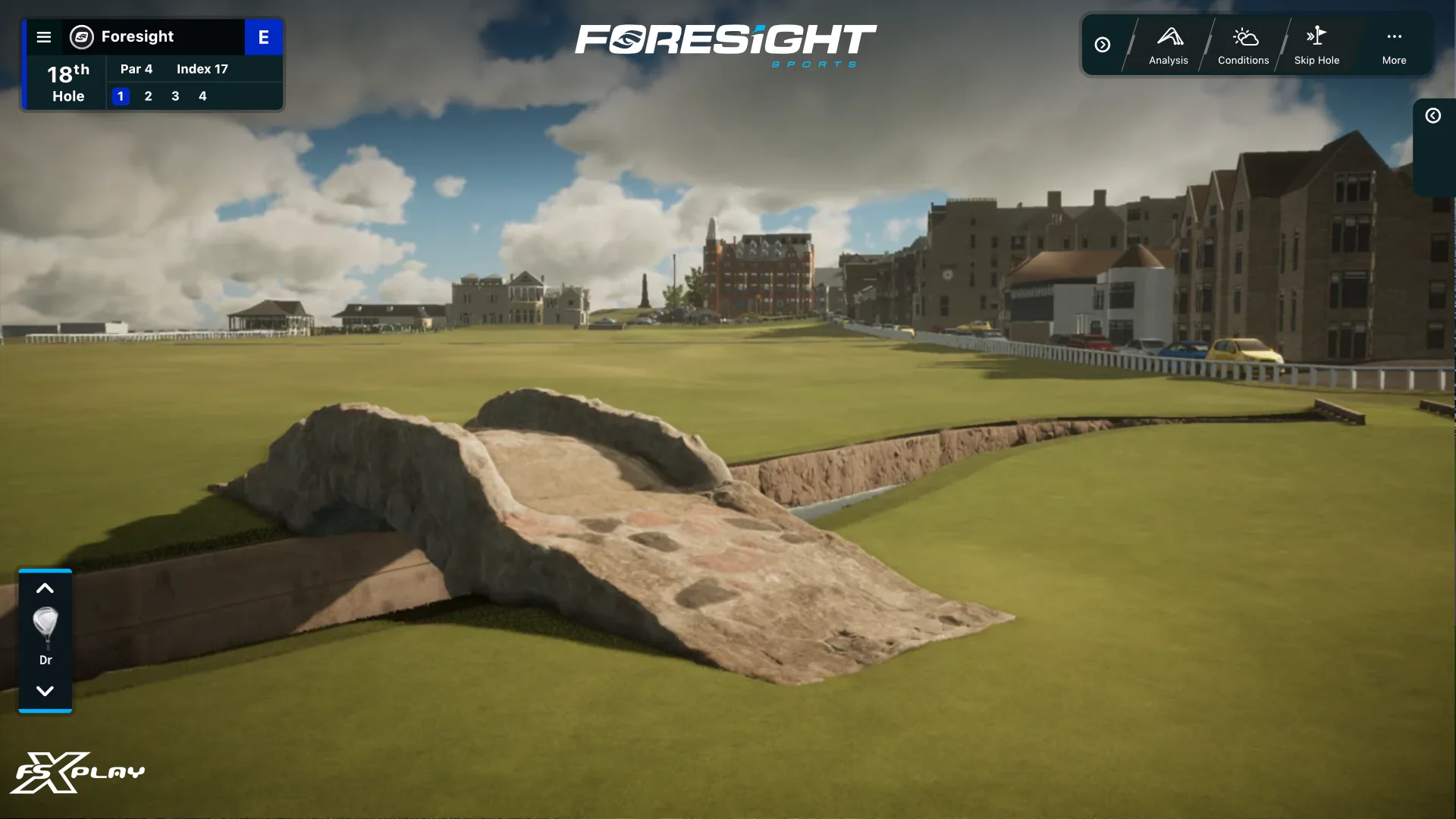This screenshot has height=819, width=1456.
Task: Expand the right side panel
Action: [x=1432, y=116]
